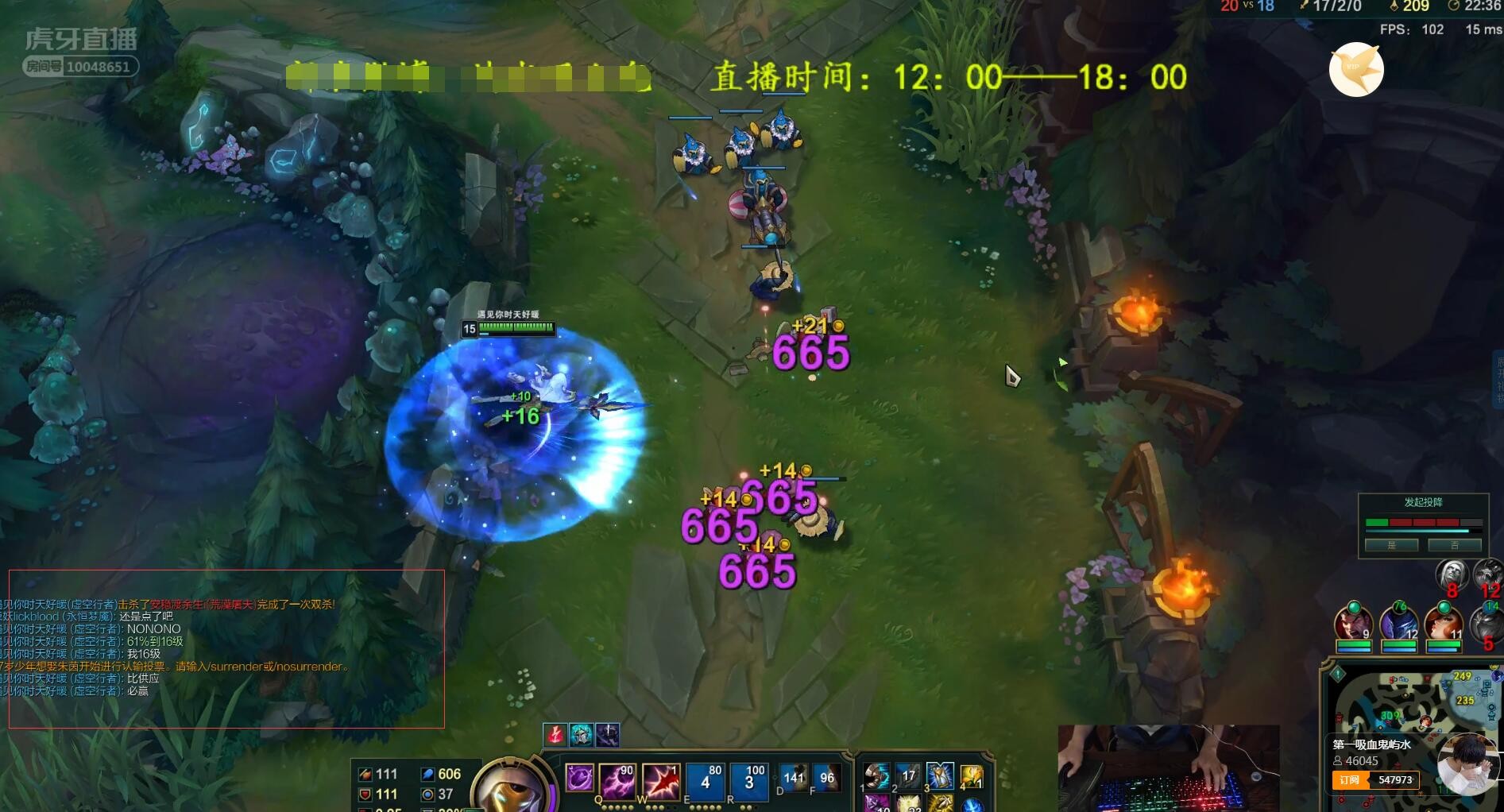1504x812 pixels.
Task: Click the Force Pulse E ability slot
Action: coord(705,780)
